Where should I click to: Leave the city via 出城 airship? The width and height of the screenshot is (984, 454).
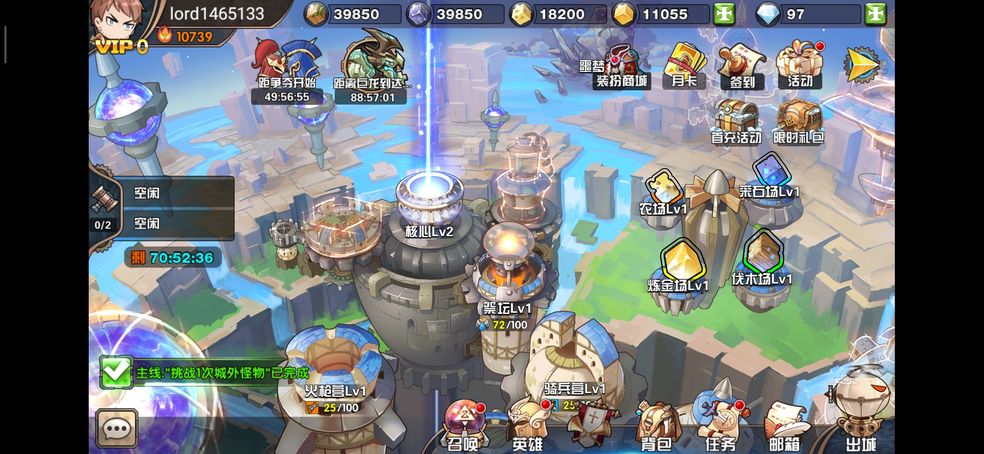coord(861,412)
